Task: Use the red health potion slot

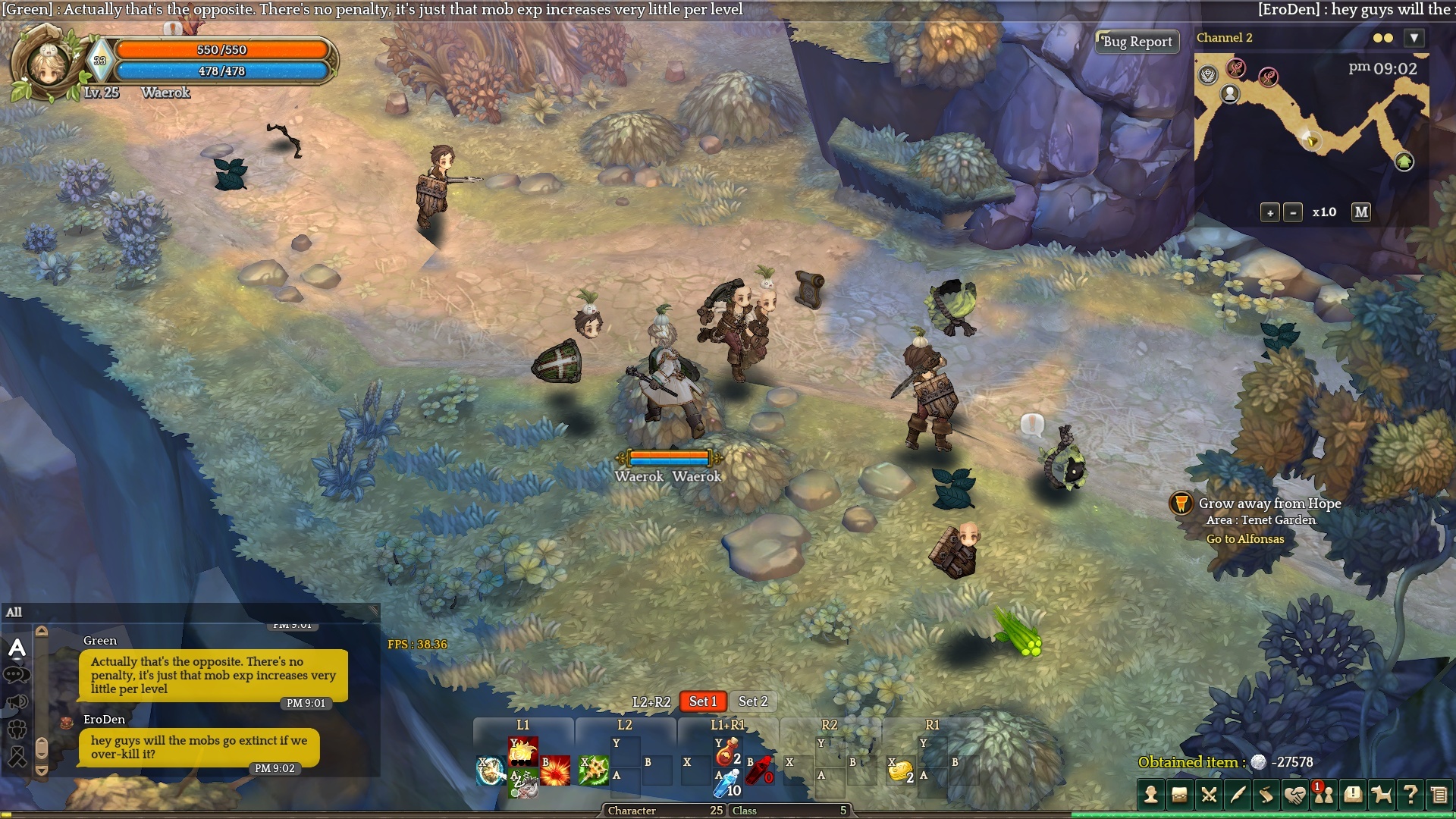Action: coord(726,752)
